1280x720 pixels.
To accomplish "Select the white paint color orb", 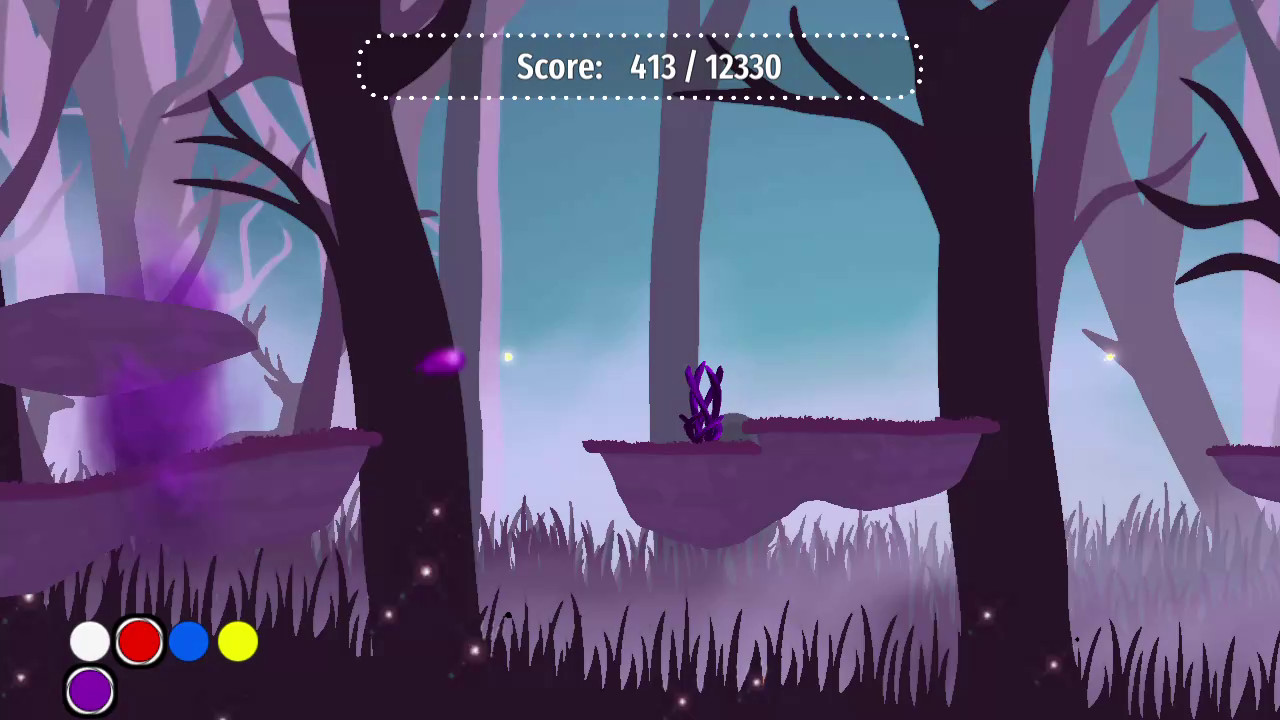I will point(89,641).
